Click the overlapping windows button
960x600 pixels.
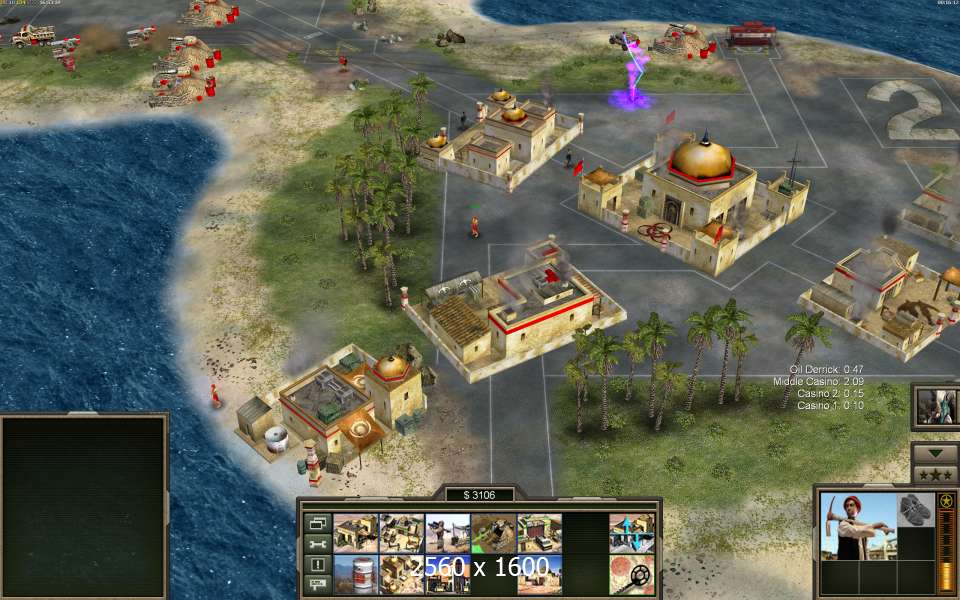(x=318, y=523)
